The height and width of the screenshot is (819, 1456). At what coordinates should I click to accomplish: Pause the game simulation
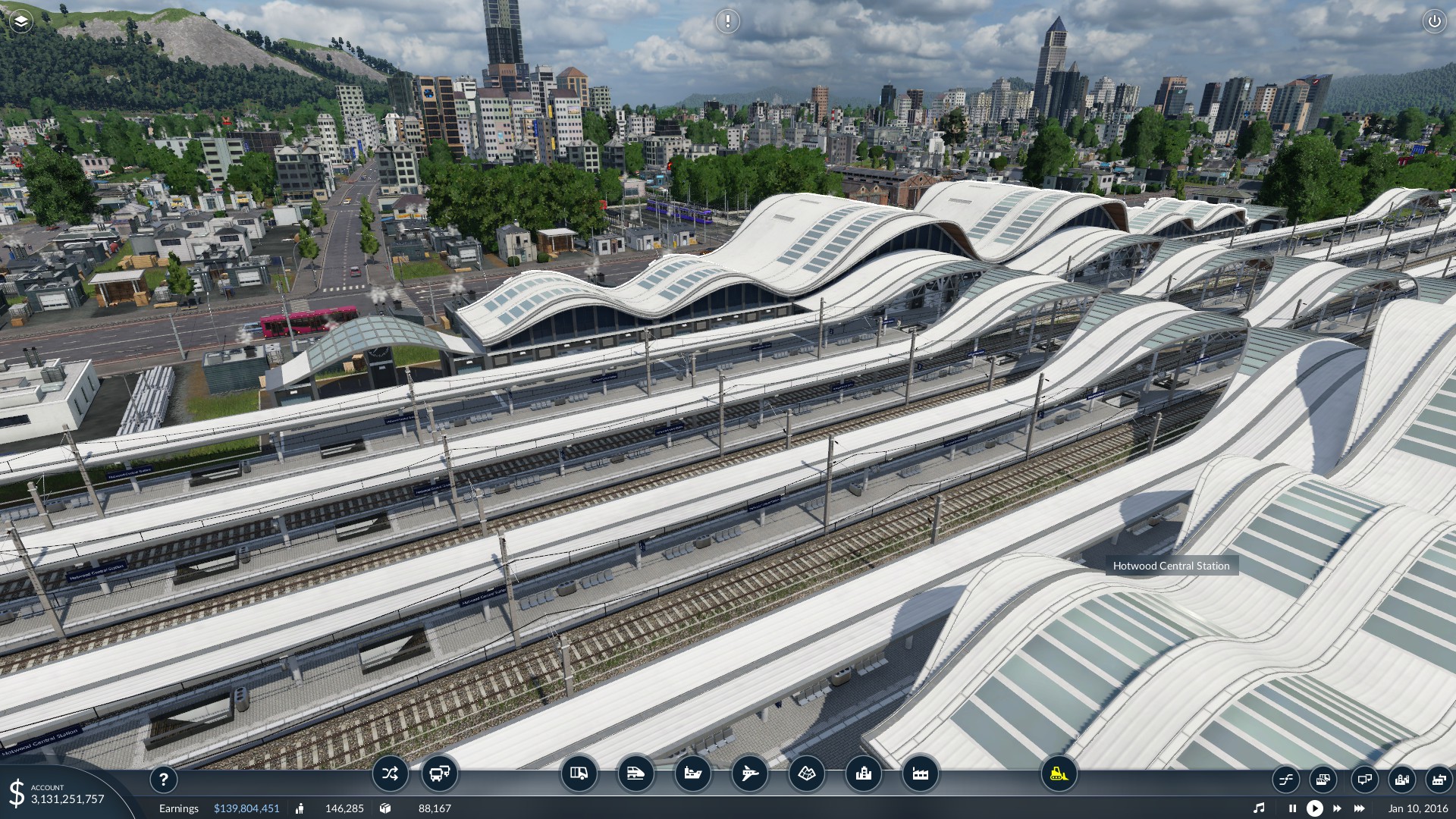(1292, 808)
